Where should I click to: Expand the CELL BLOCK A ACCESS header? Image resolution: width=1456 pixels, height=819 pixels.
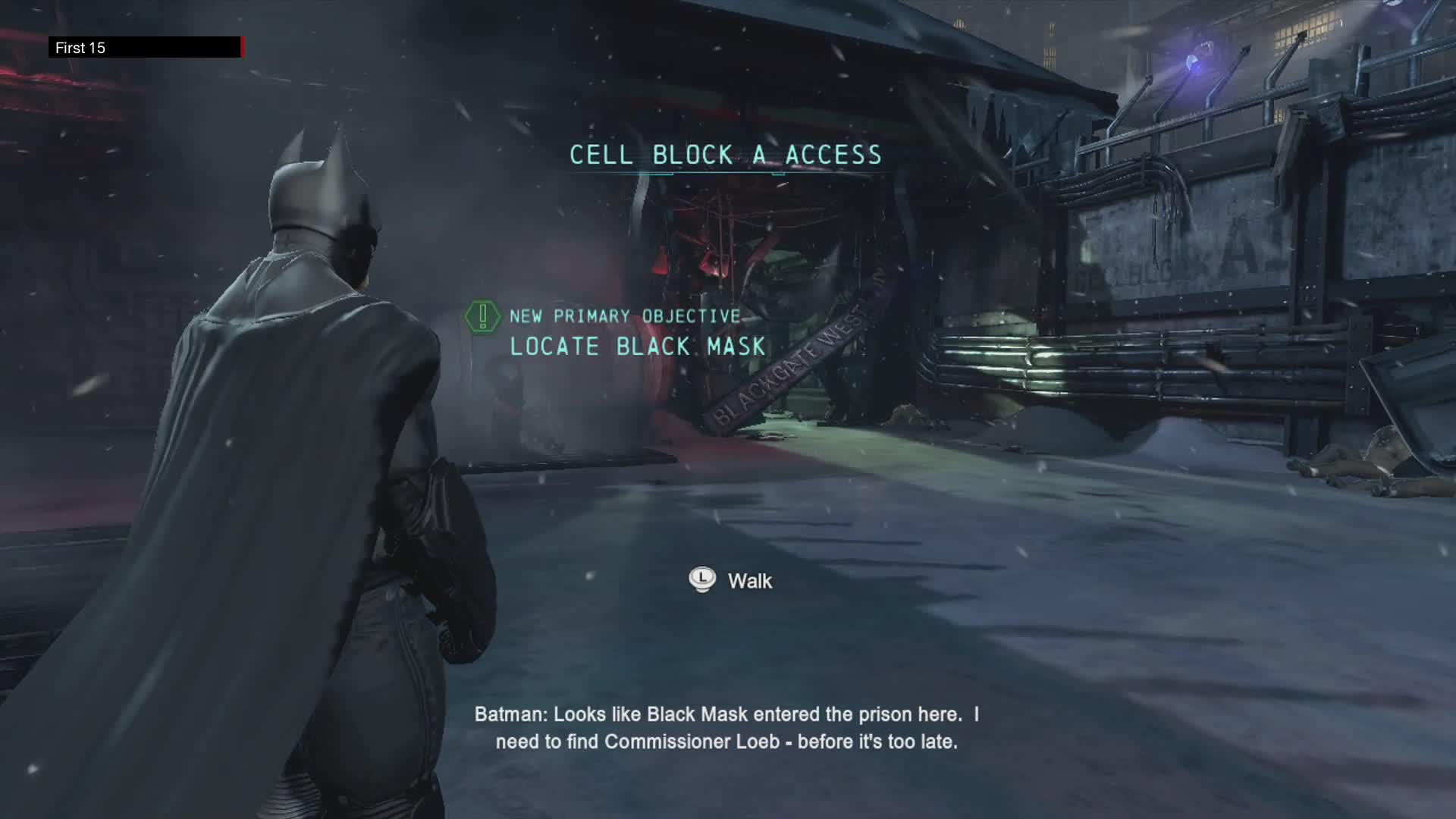pyautogui.click(x=725, y=155)
